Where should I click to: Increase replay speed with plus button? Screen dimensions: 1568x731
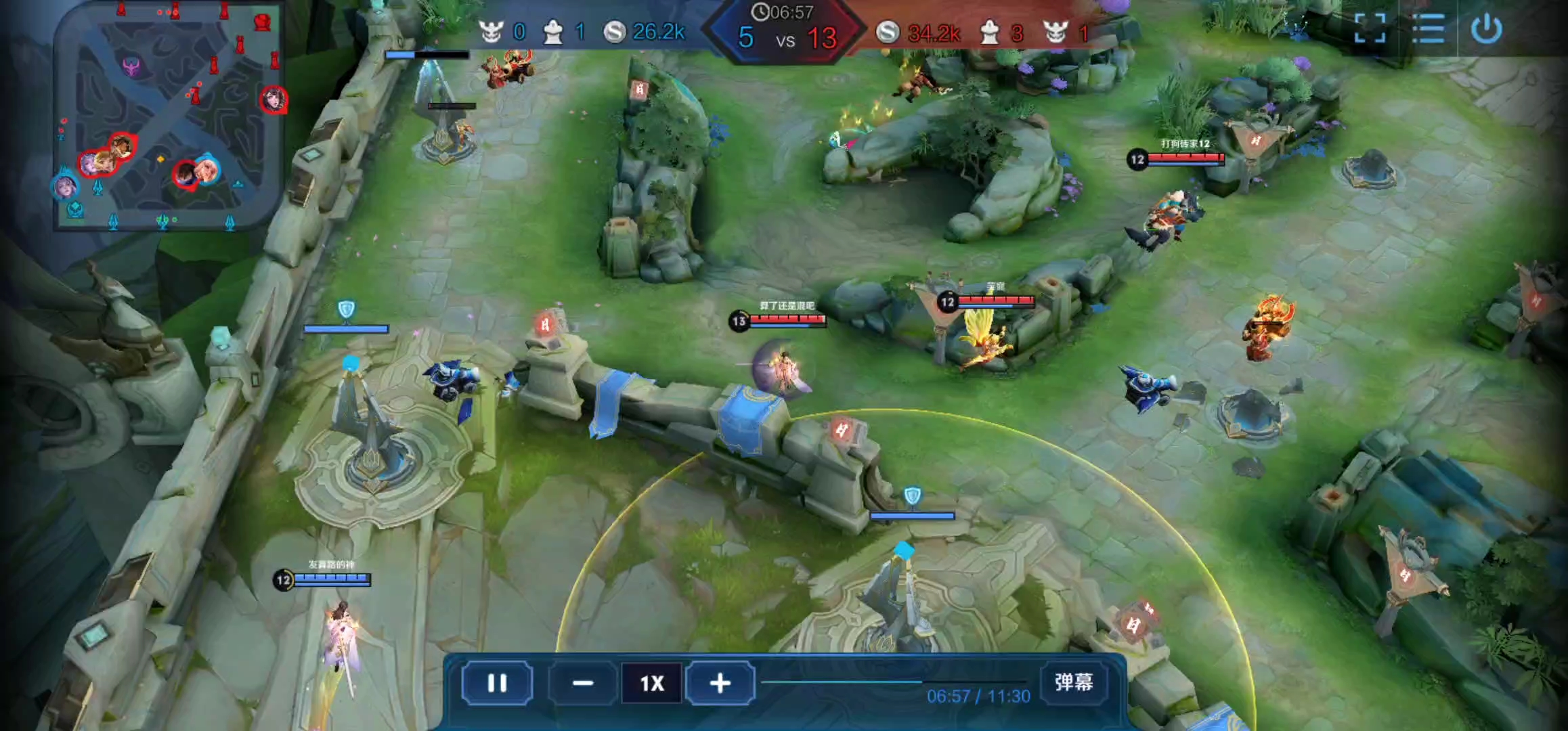[720, 683]
